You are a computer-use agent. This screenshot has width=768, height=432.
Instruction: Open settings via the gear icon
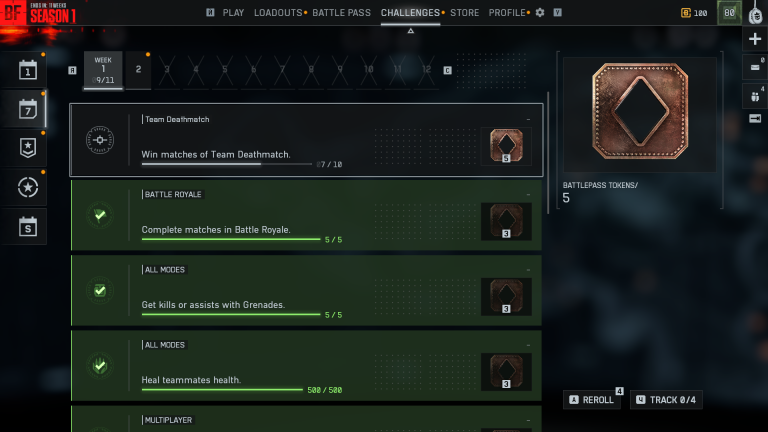tap(541, 13)
